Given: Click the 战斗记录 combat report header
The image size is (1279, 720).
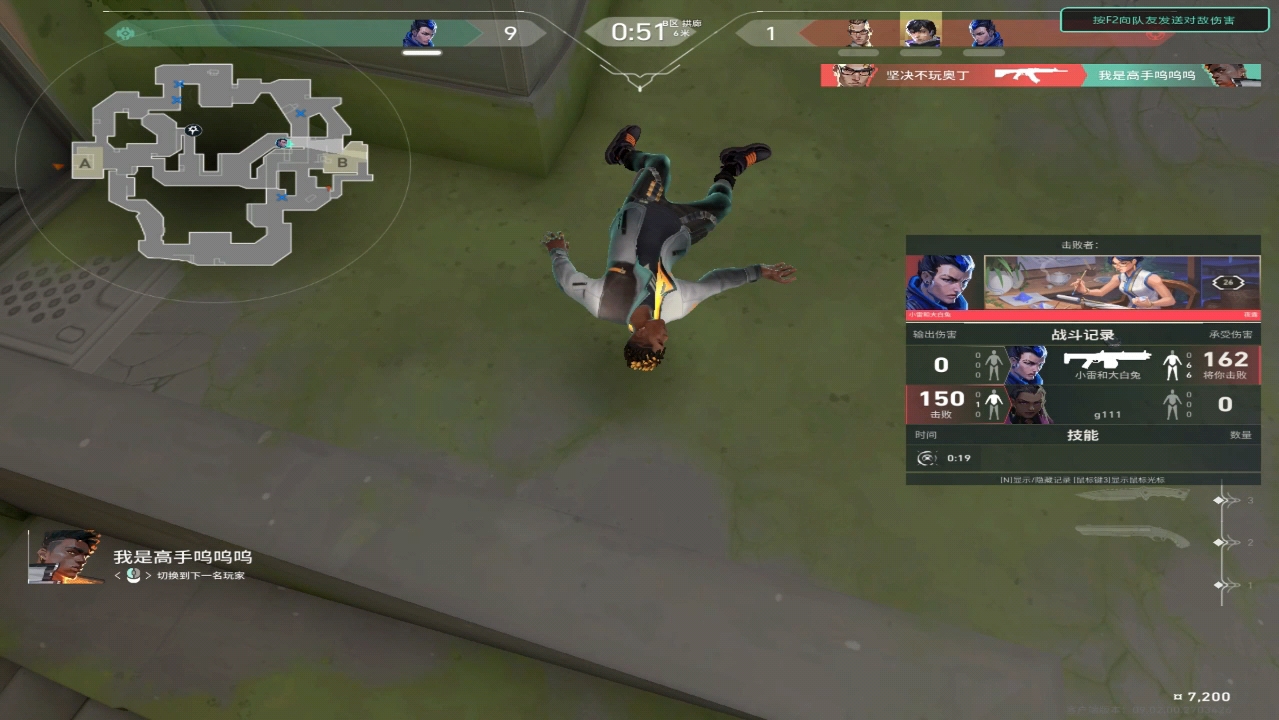Looking at the screenshot, I should [1082, 335].
